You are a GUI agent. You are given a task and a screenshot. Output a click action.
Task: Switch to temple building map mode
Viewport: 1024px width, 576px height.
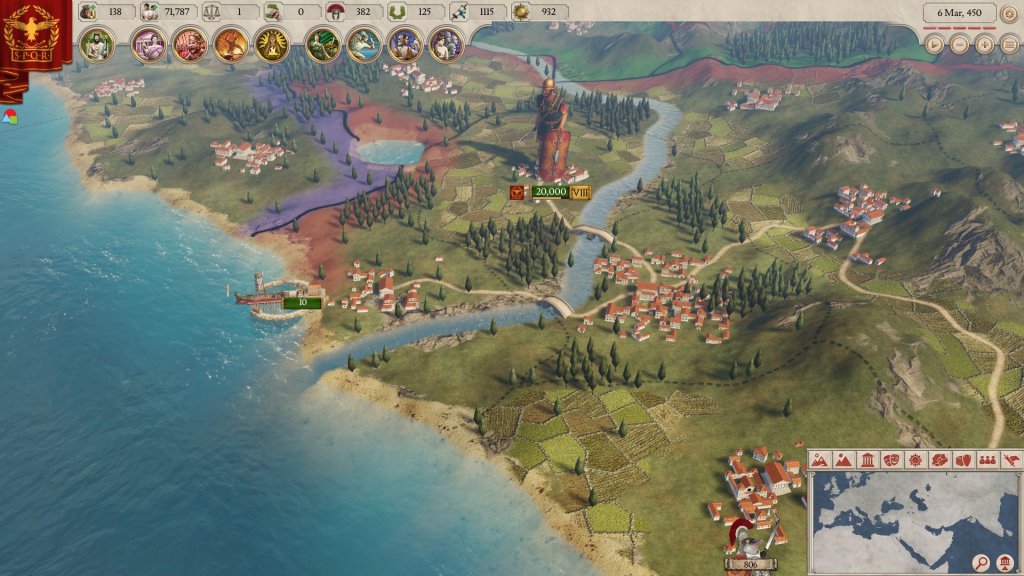(x=868, y=460)
